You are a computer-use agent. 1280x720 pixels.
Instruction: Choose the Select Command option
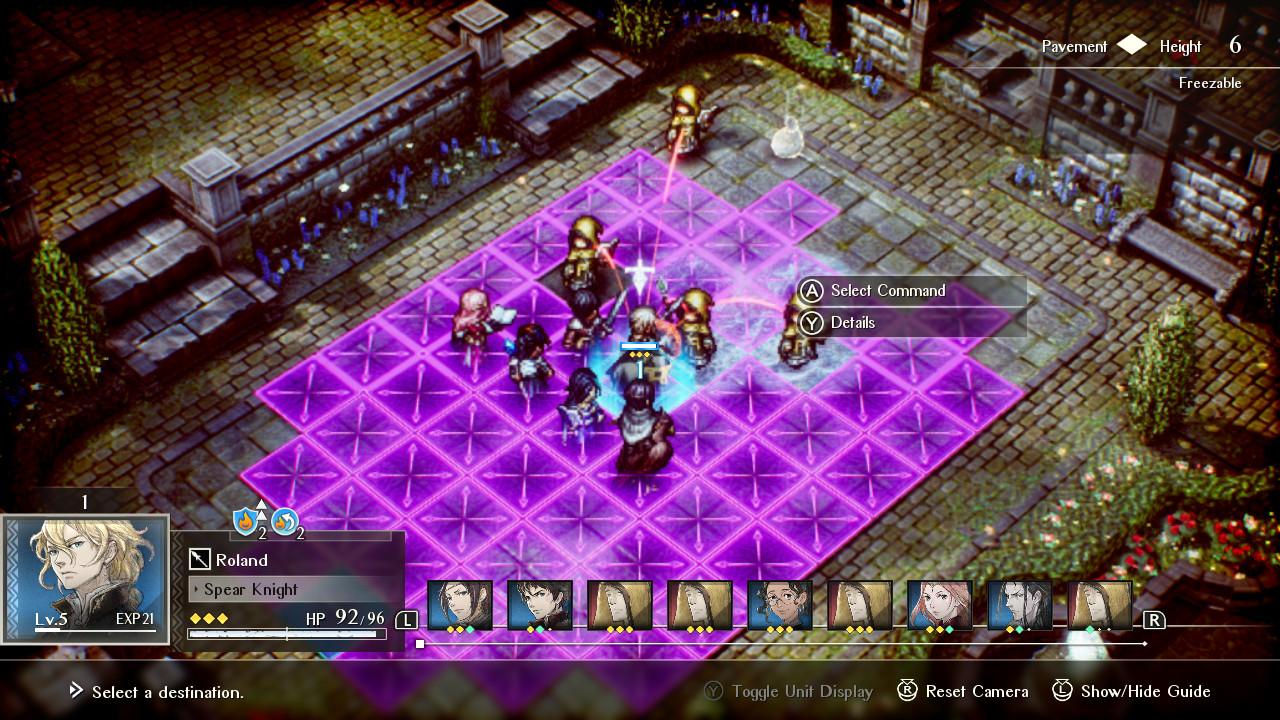pyautogui.click(x=887, y=290)
